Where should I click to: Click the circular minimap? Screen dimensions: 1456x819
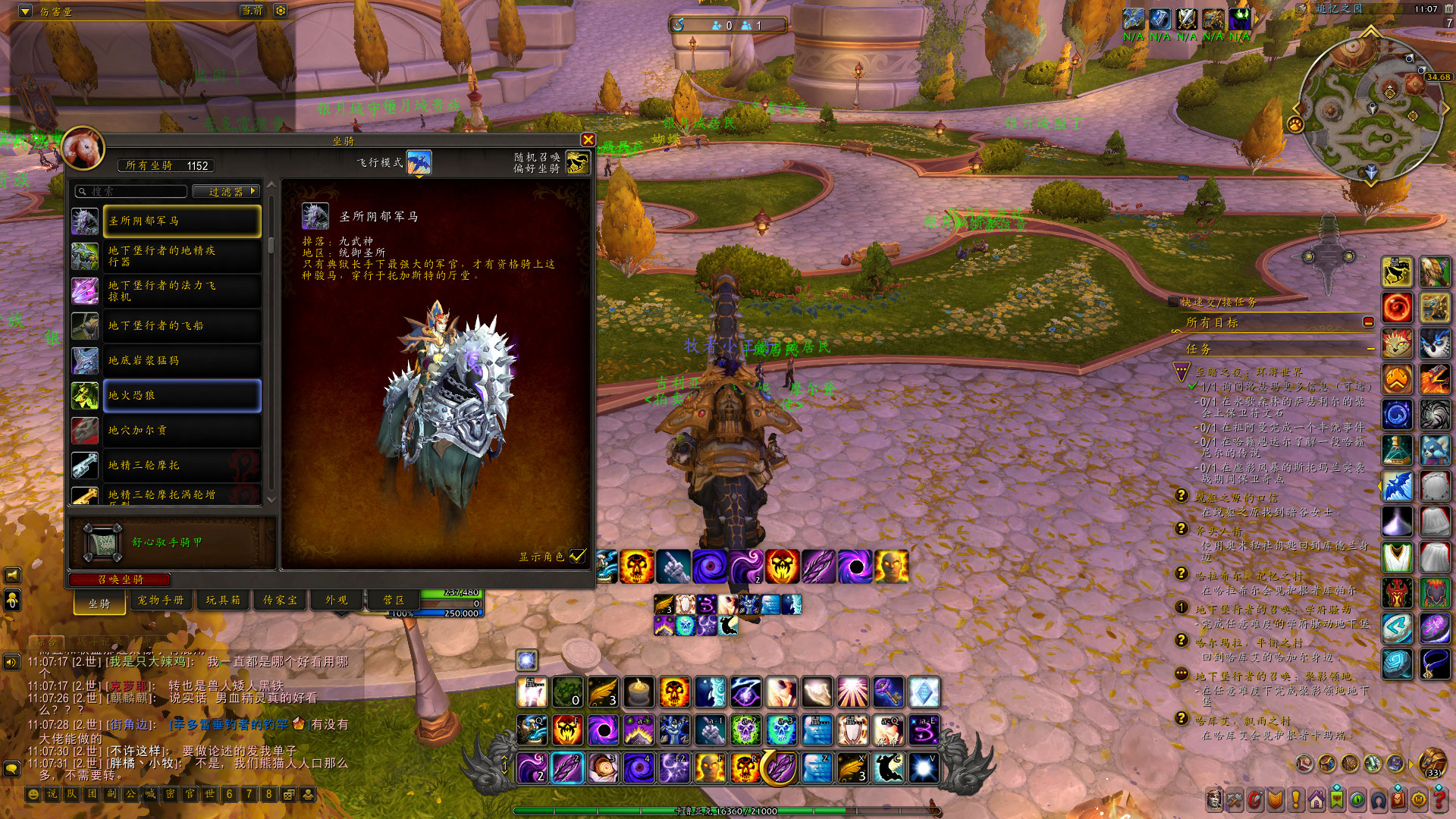(1370, 110)
